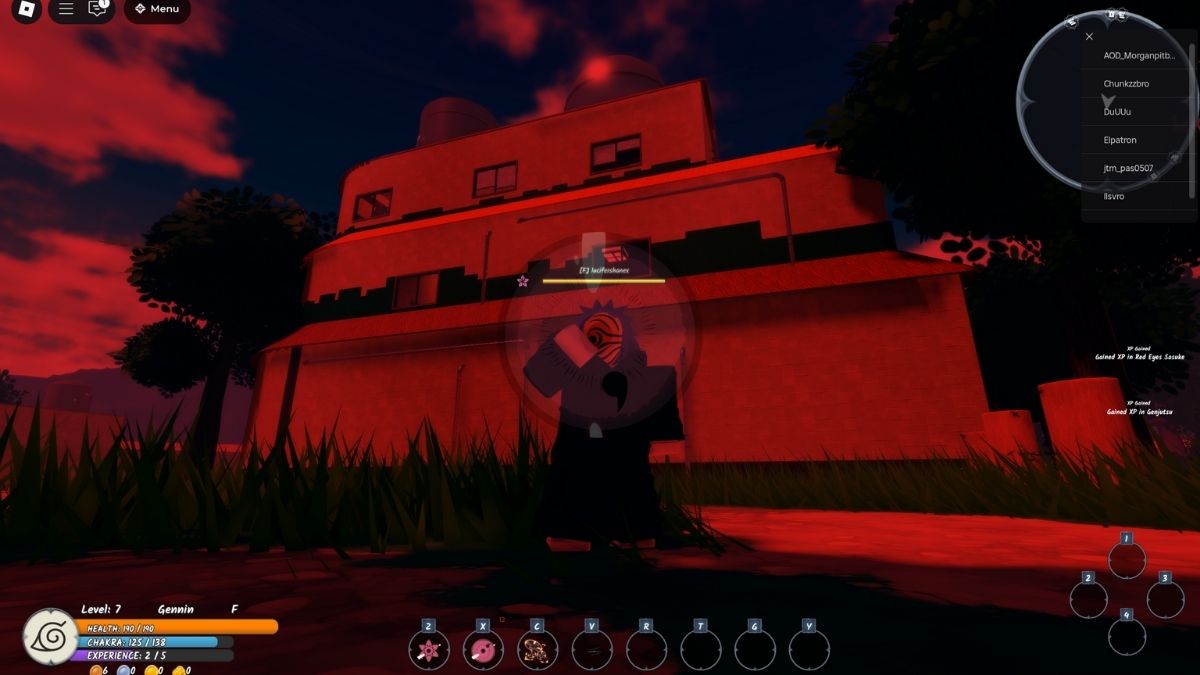Select player AOD_Morganpitb in the list

point(1139,56)
